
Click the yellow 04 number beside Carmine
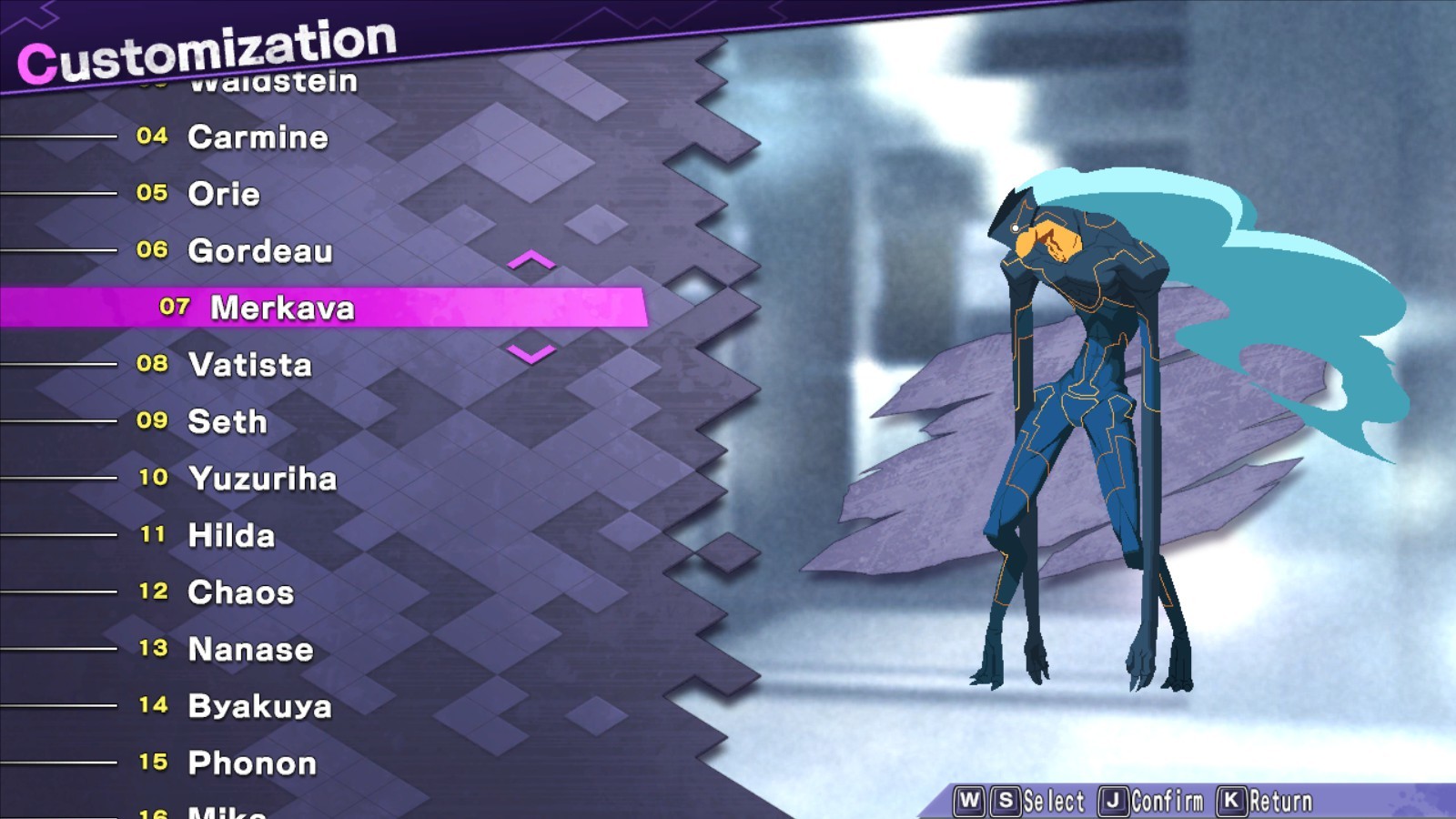tap(153, 137)
